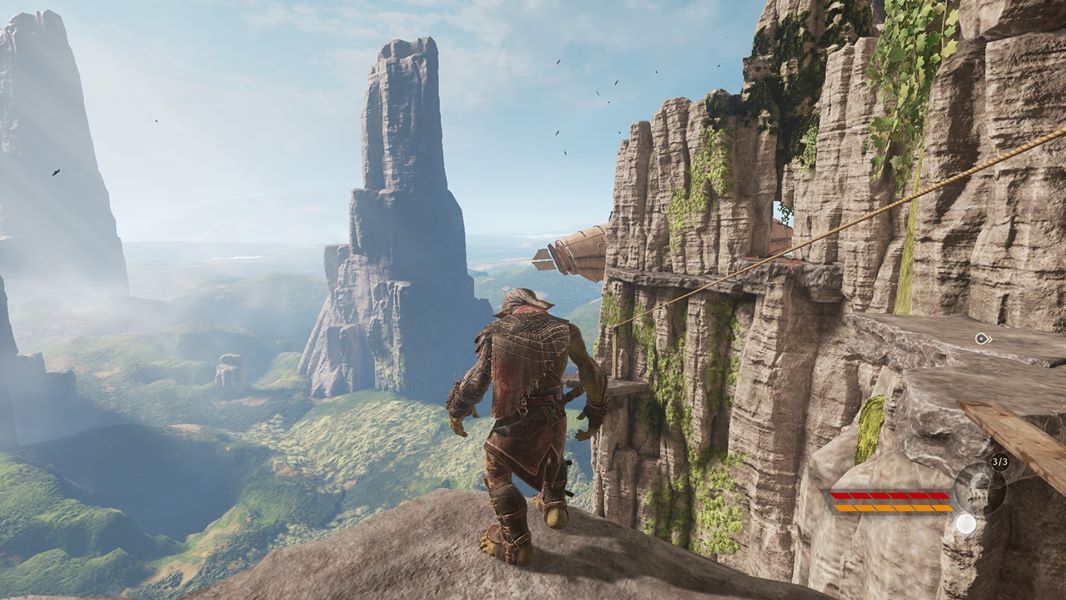Click the objective waypoint marker
Image resolution: width=1066 pixels, height=600 pixels.
pos(982,339)
